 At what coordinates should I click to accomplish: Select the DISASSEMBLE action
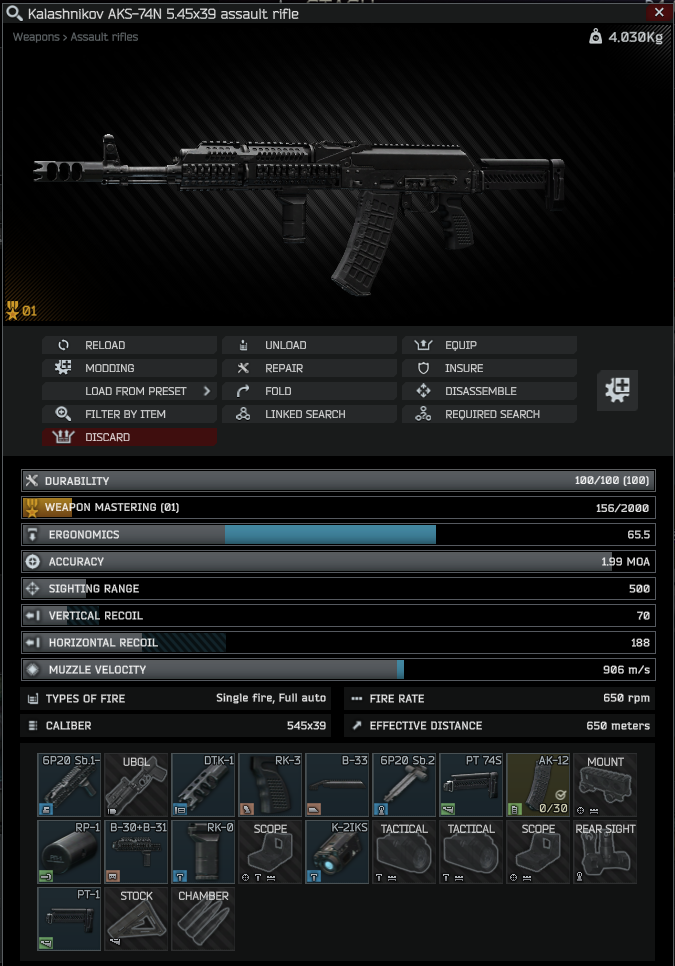(x=489, y=391)
